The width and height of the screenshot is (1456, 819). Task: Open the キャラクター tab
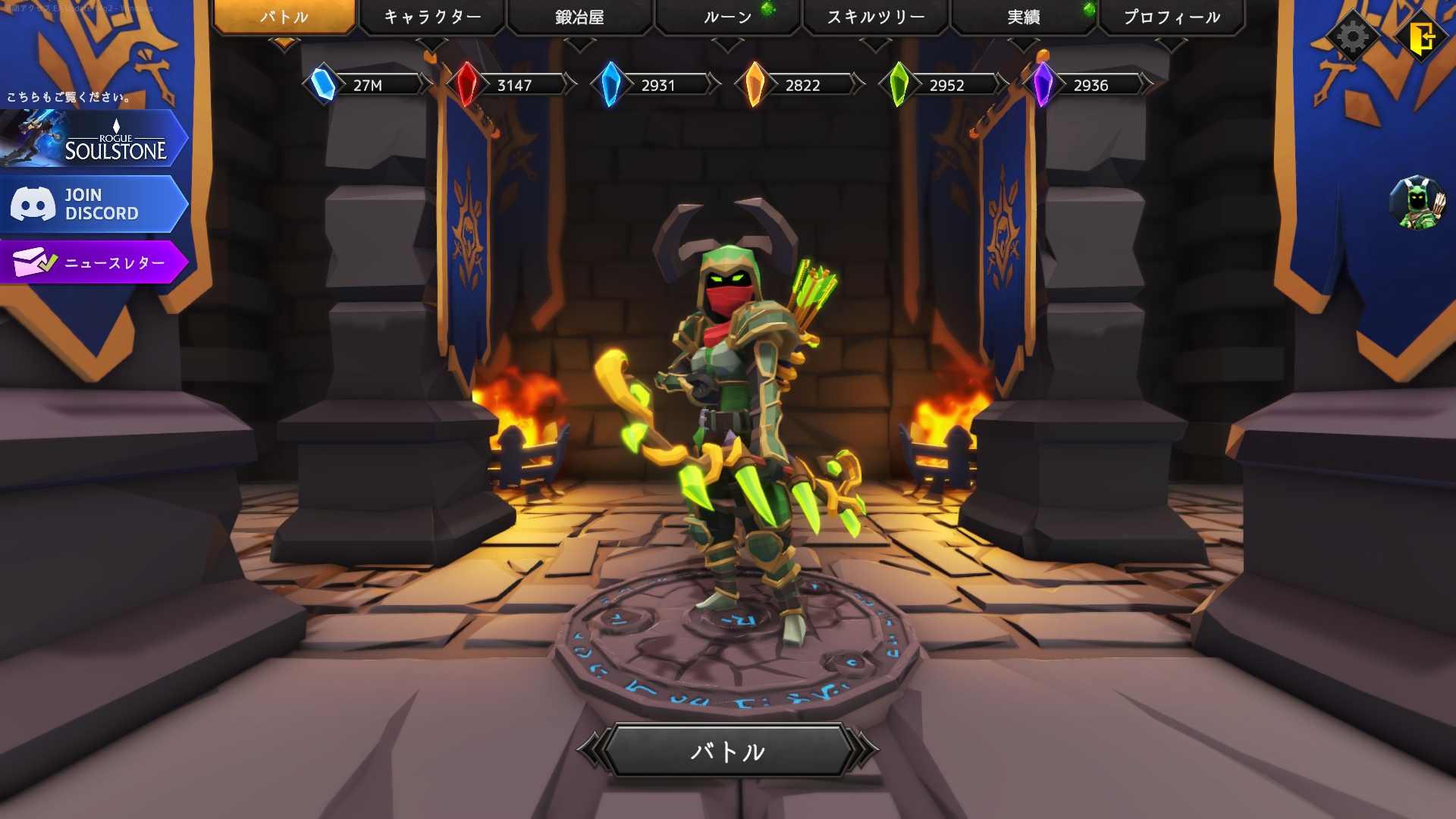(x=431, y=17)
